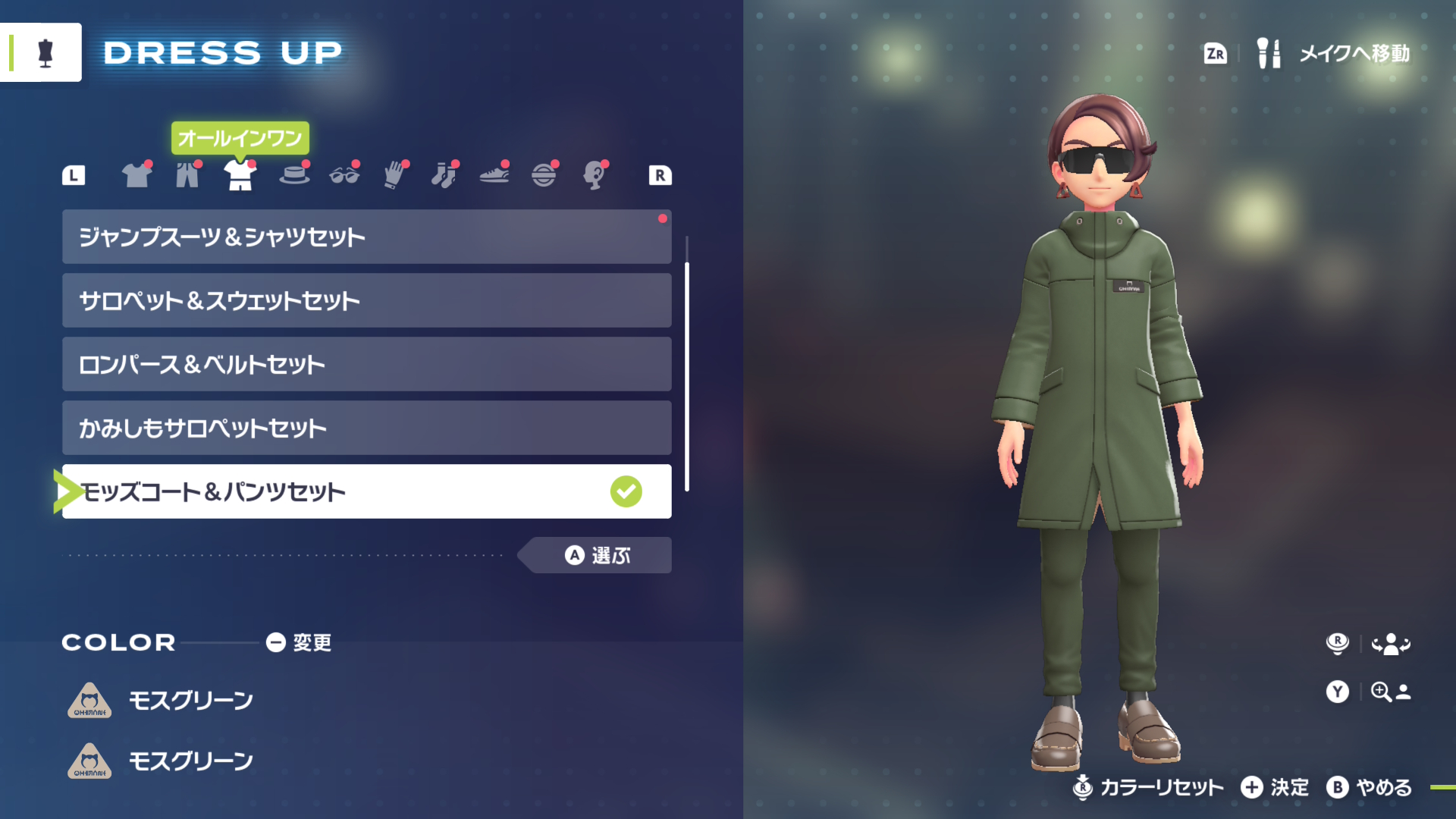This screenshot has height=819, width=1456.
Task: Switch to the earring accessories tab
Action: [595, 175]
